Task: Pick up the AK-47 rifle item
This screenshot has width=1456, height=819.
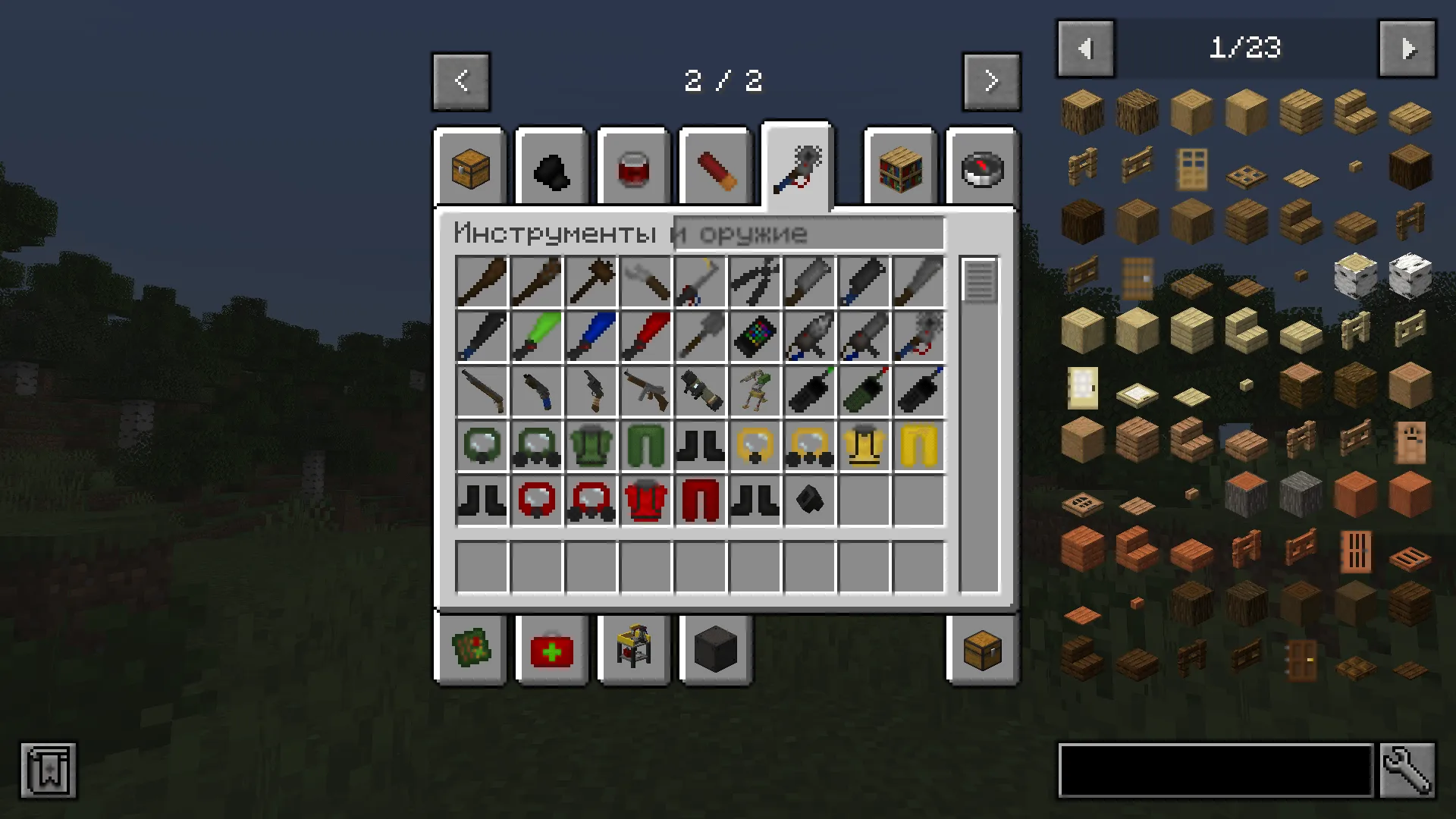Action: (x=645, y=391)
